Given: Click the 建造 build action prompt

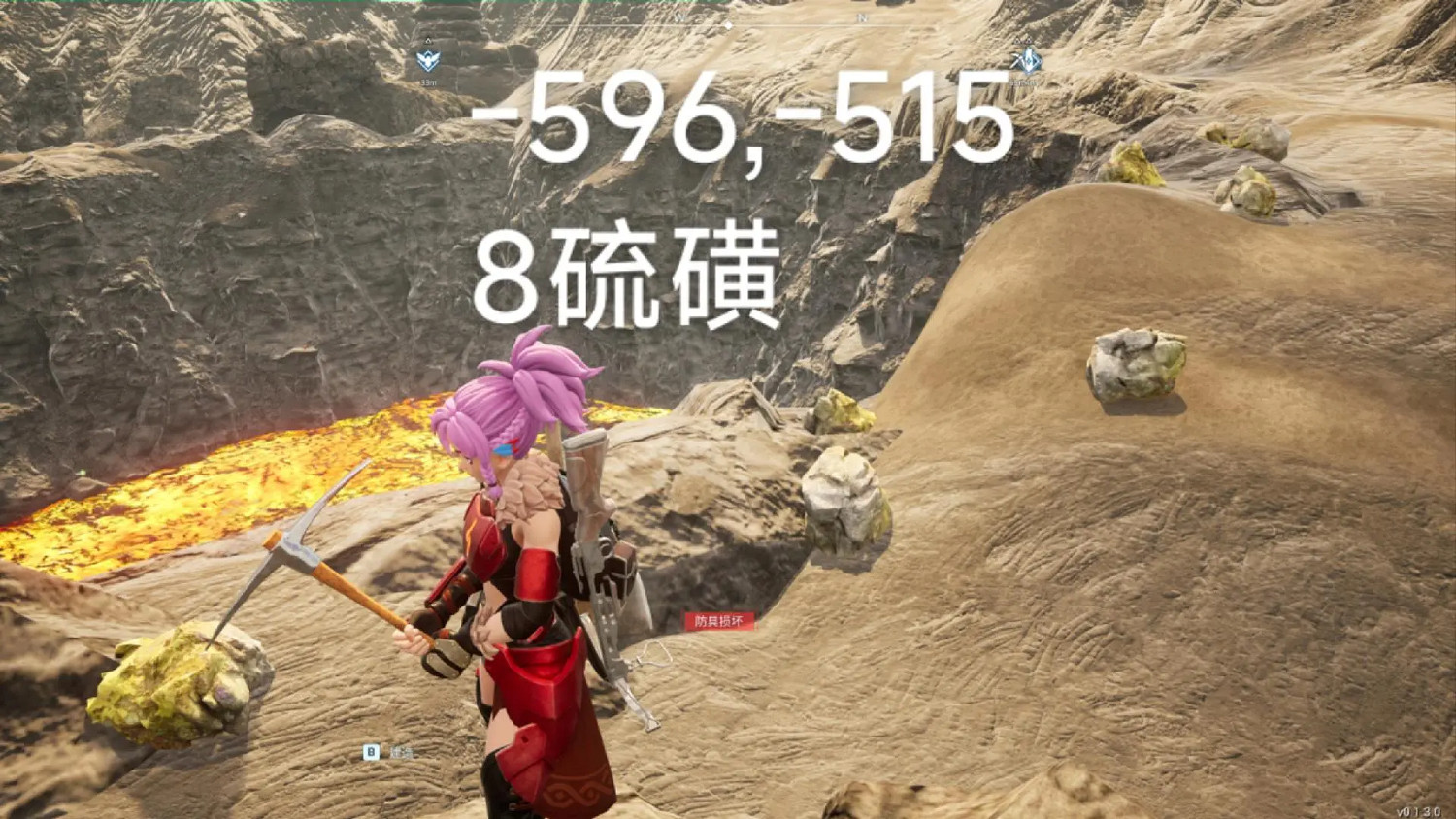Looking at the screenshot, I should pyautogui.click(x=404, y=753).
